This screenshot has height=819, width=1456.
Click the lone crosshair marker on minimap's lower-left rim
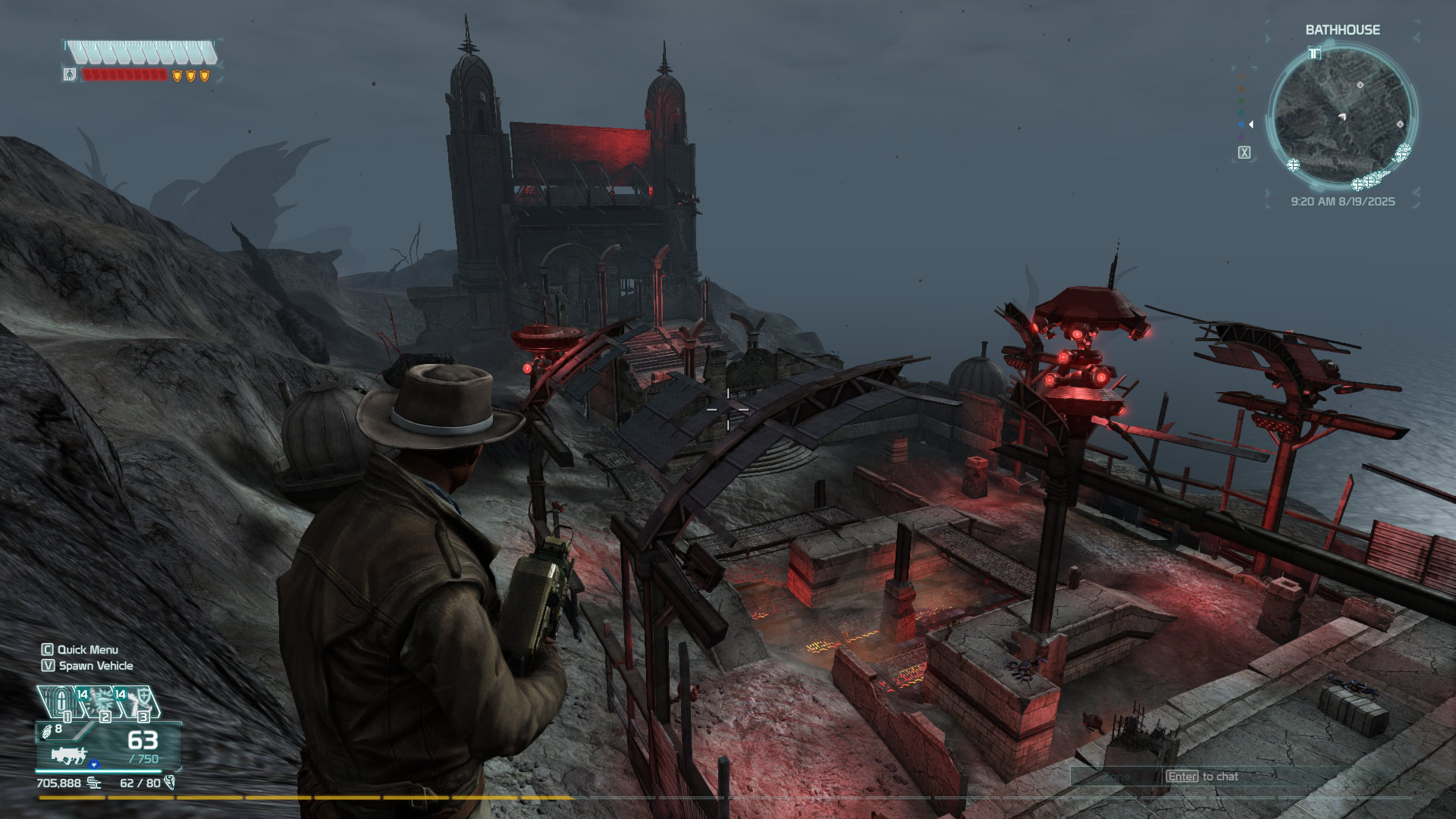pos(1293,165)
